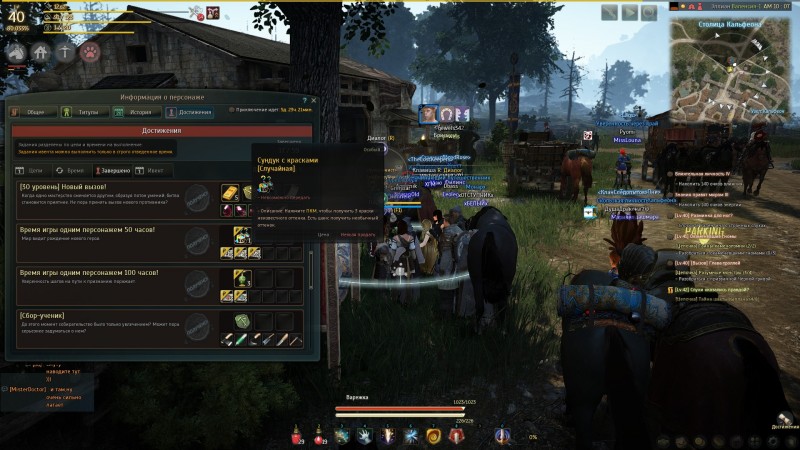Use the first red potion hotbar slot
The image size is (800, 450).
pos(297,435)
